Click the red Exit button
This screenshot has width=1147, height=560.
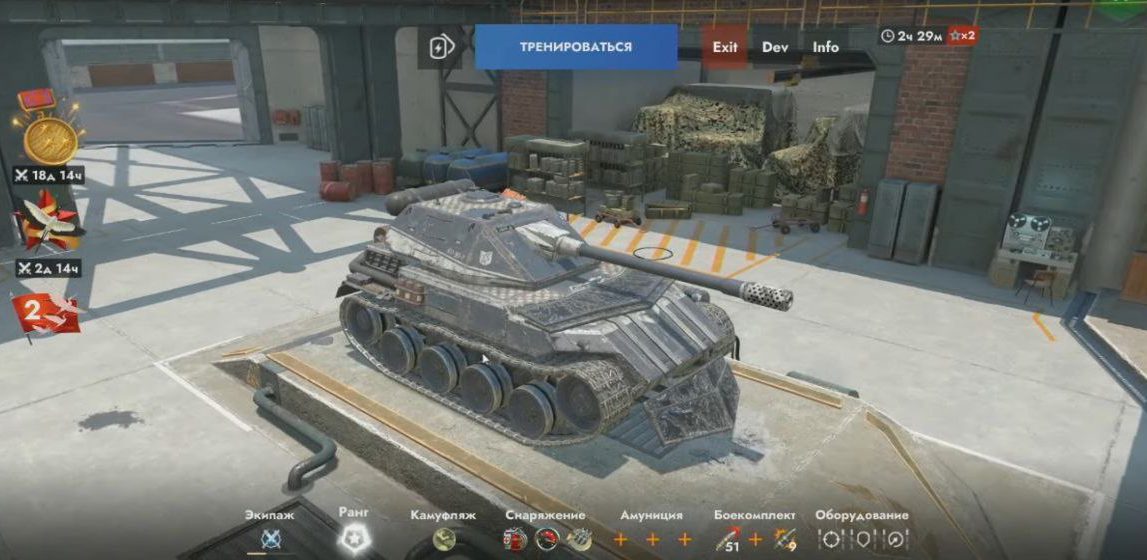tap(725, 47)
